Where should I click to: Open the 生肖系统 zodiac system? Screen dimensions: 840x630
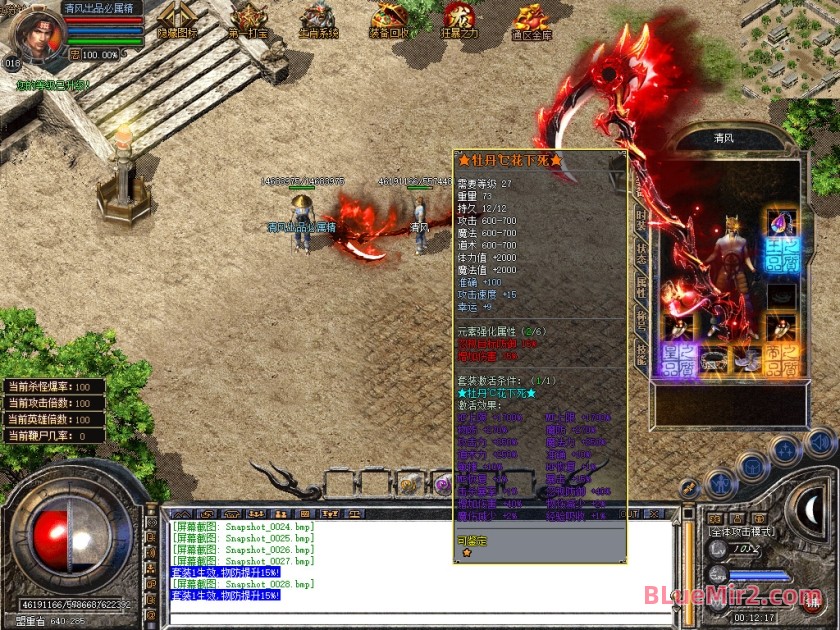point(319,20)
